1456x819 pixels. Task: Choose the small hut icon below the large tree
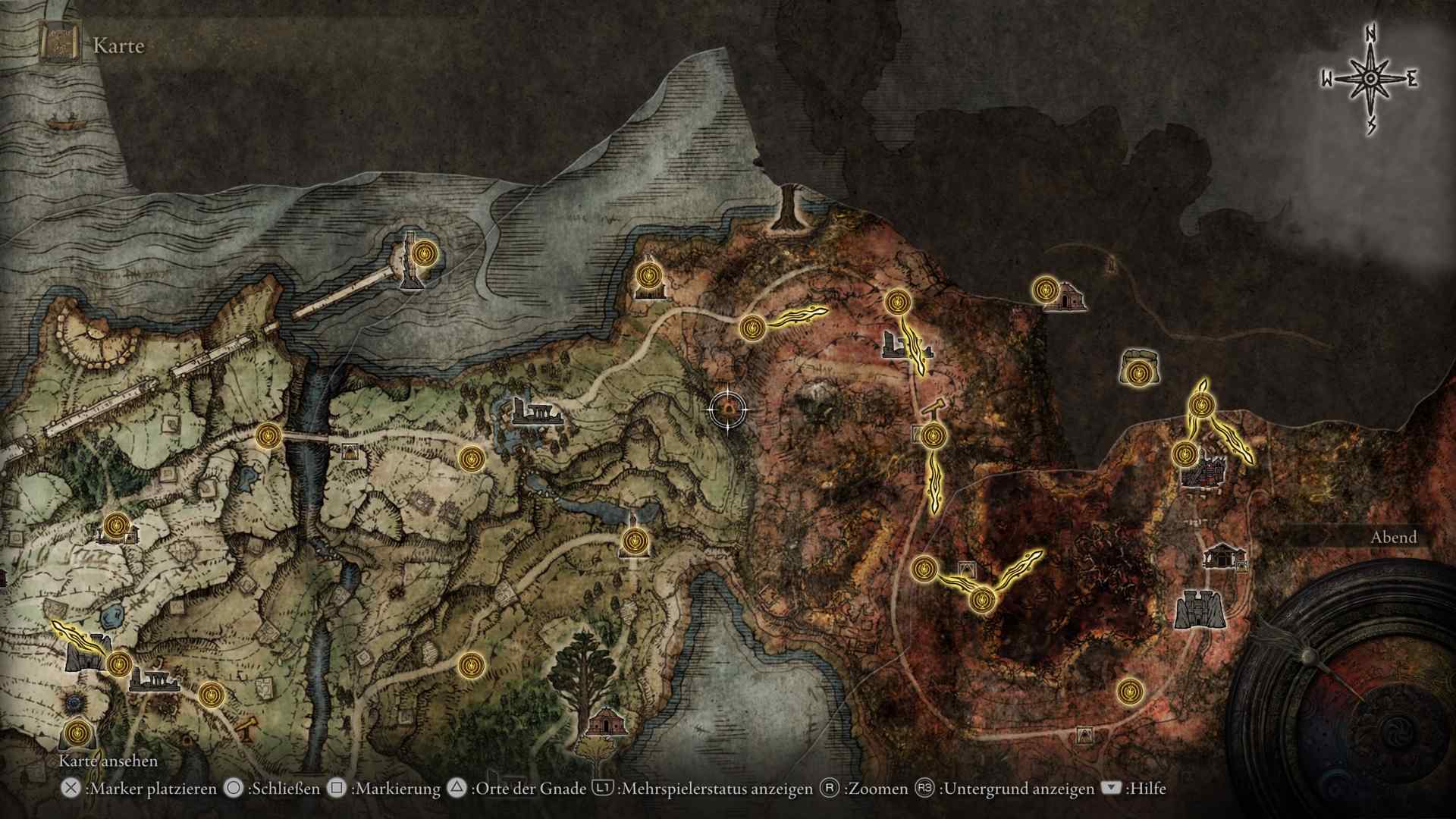pos(607,721)
